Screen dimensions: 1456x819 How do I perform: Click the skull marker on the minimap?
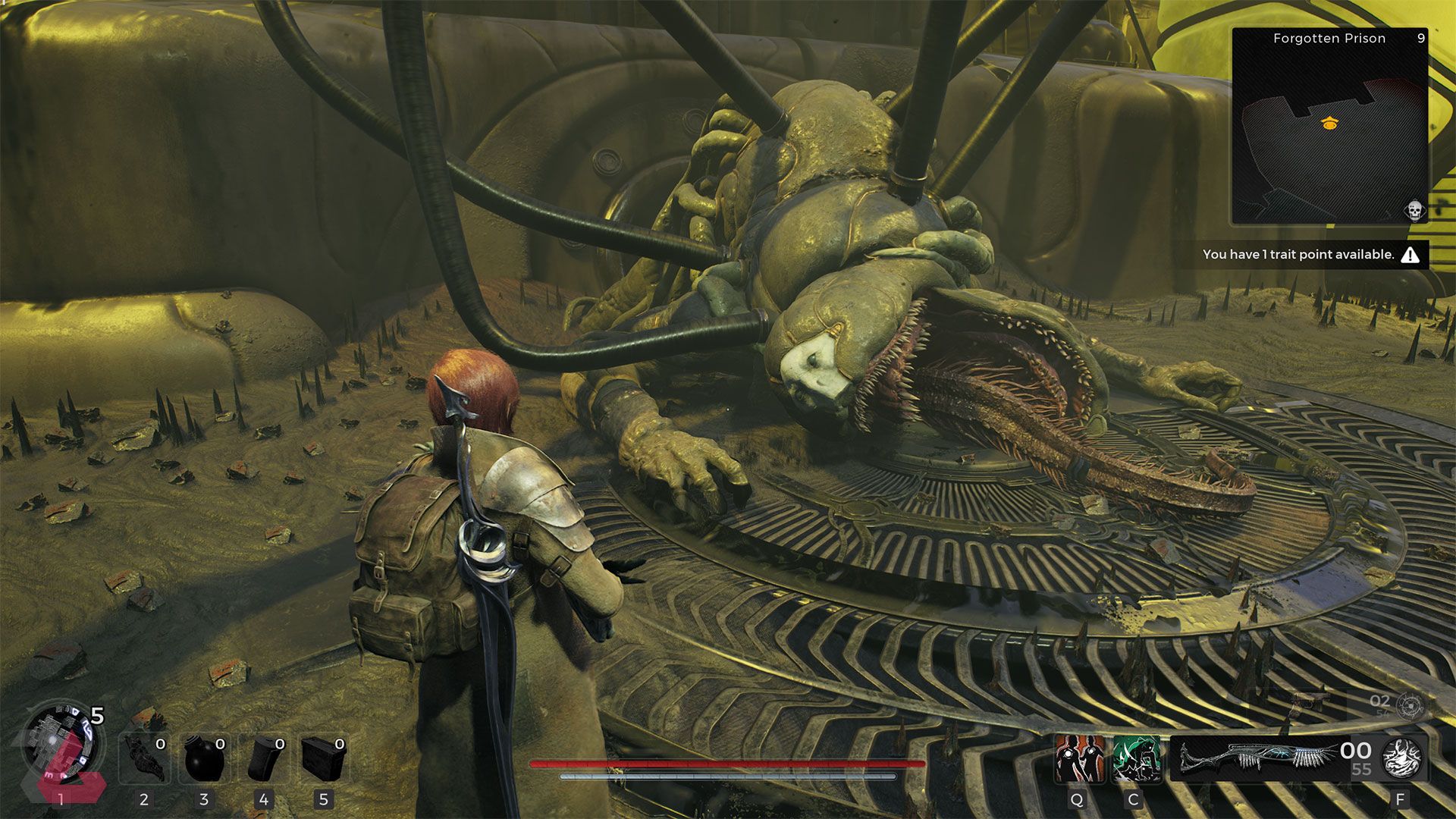click(1414, 210)
